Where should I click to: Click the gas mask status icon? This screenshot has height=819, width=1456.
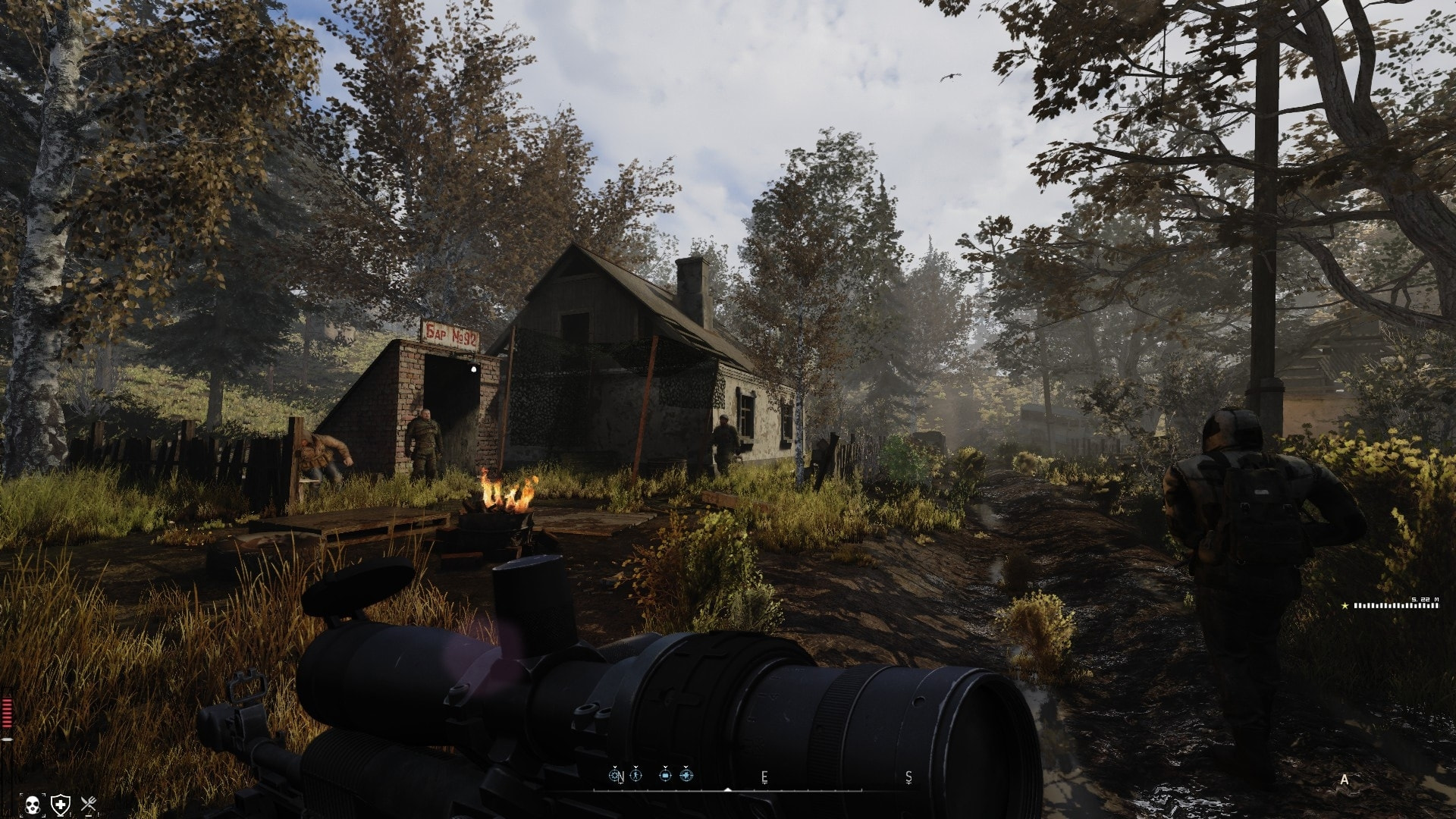(x=33, y=804)
